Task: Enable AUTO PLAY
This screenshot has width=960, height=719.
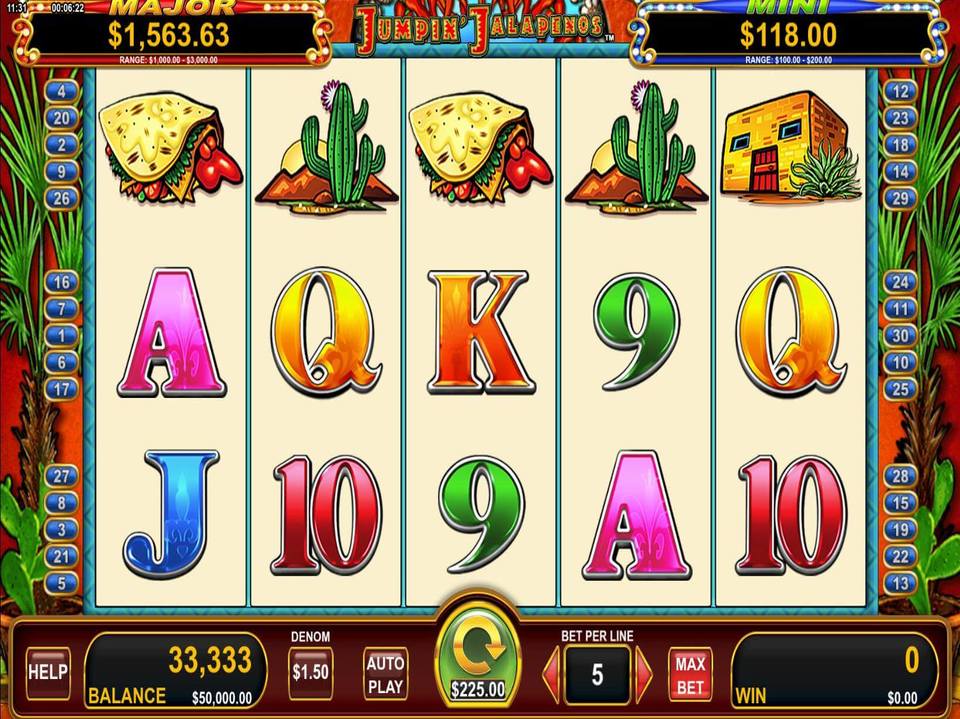Action: [x=385, y=673]
